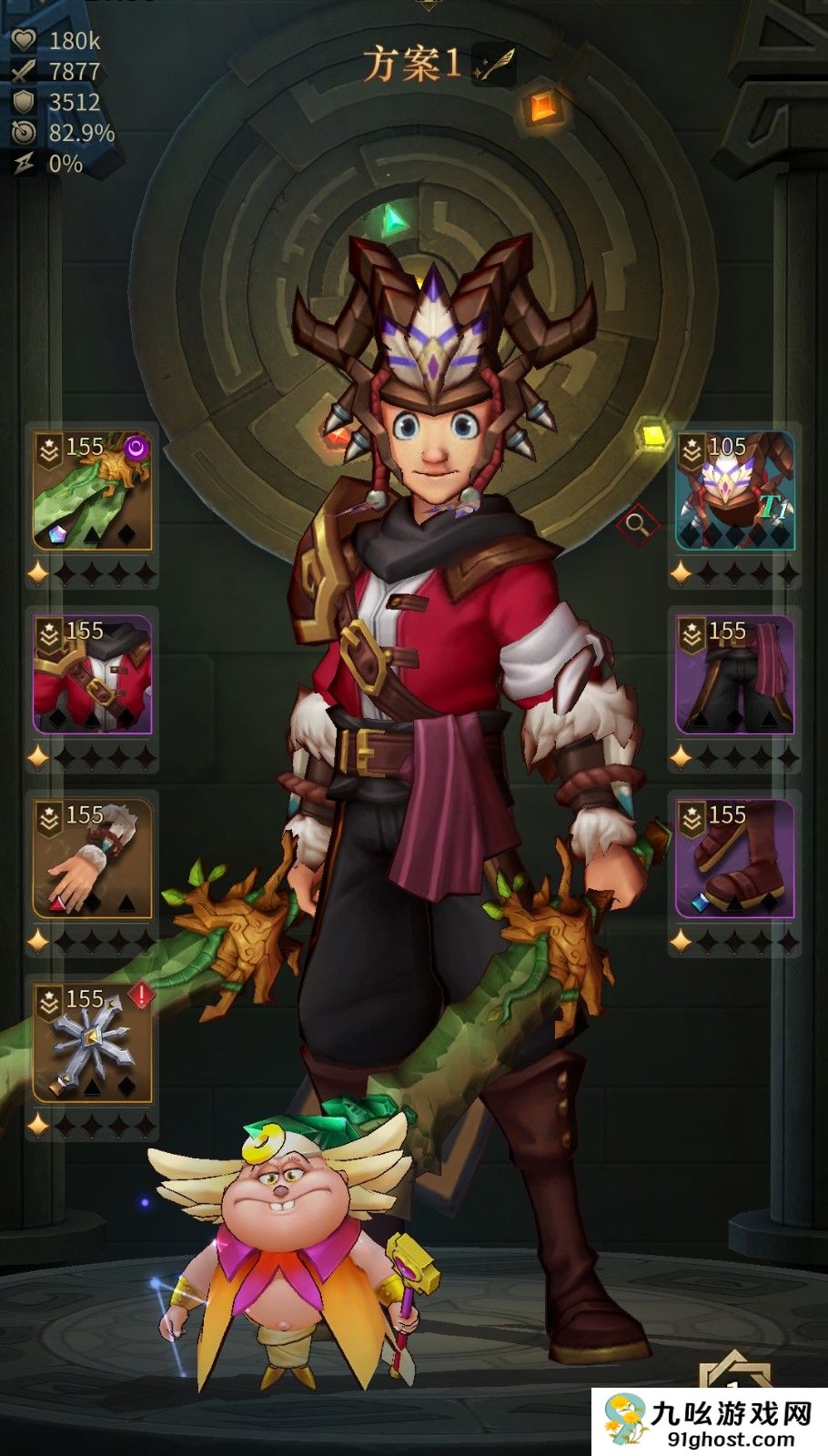Open the black pants equipment slot
The height and width of the screenshot is (1456, 828).
(735, 674)
